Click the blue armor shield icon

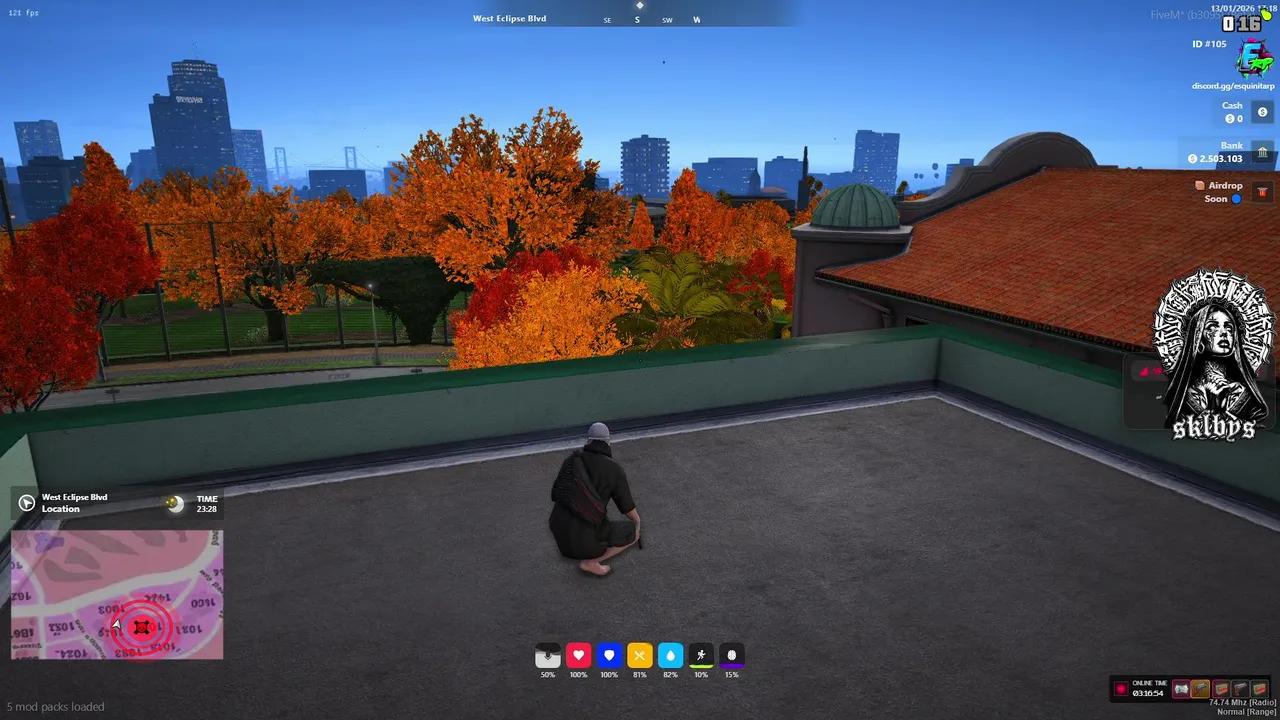pos(609,655)
